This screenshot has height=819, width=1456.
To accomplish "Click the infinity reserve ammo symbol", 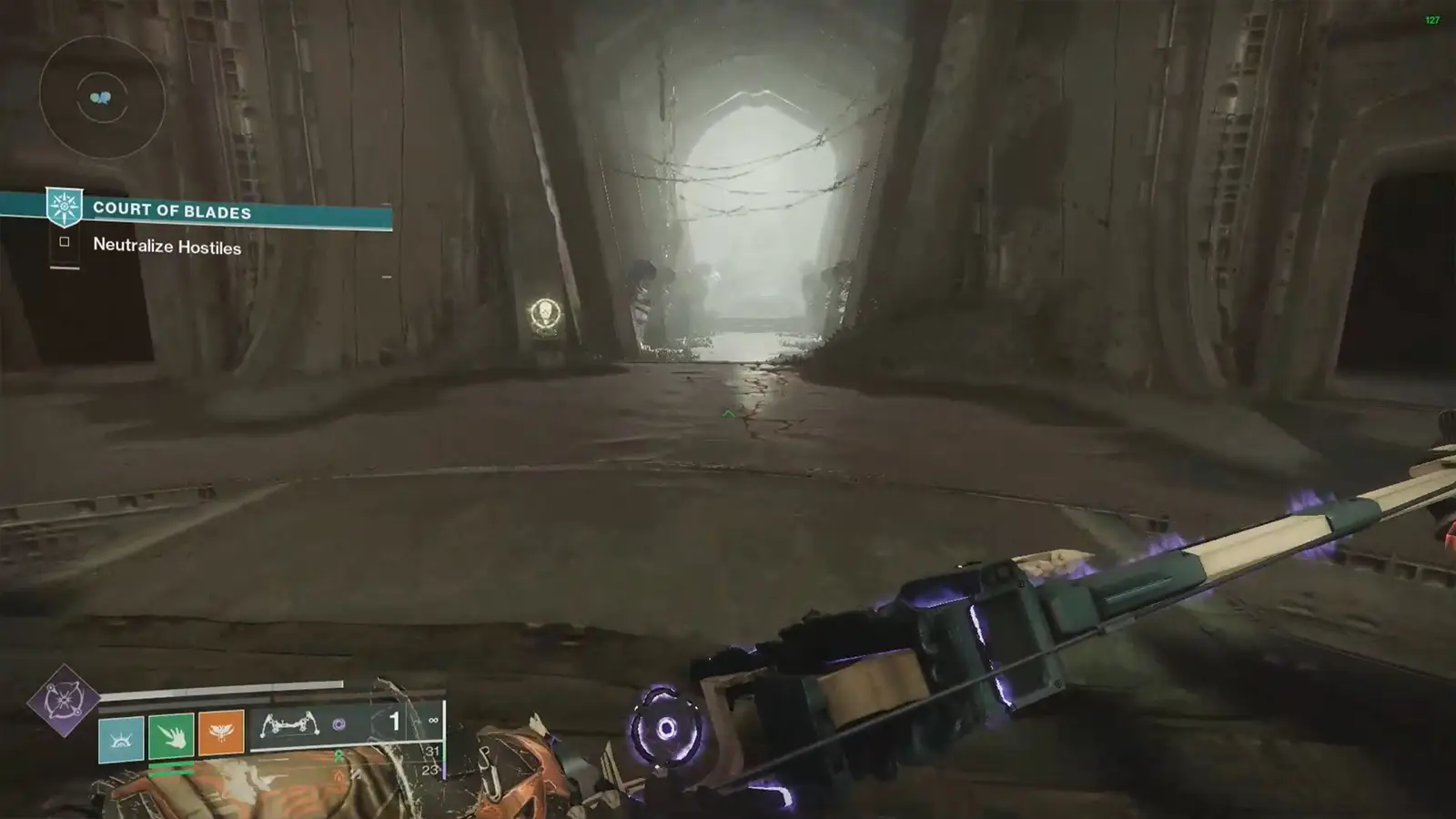I will [x=433, y=719].
